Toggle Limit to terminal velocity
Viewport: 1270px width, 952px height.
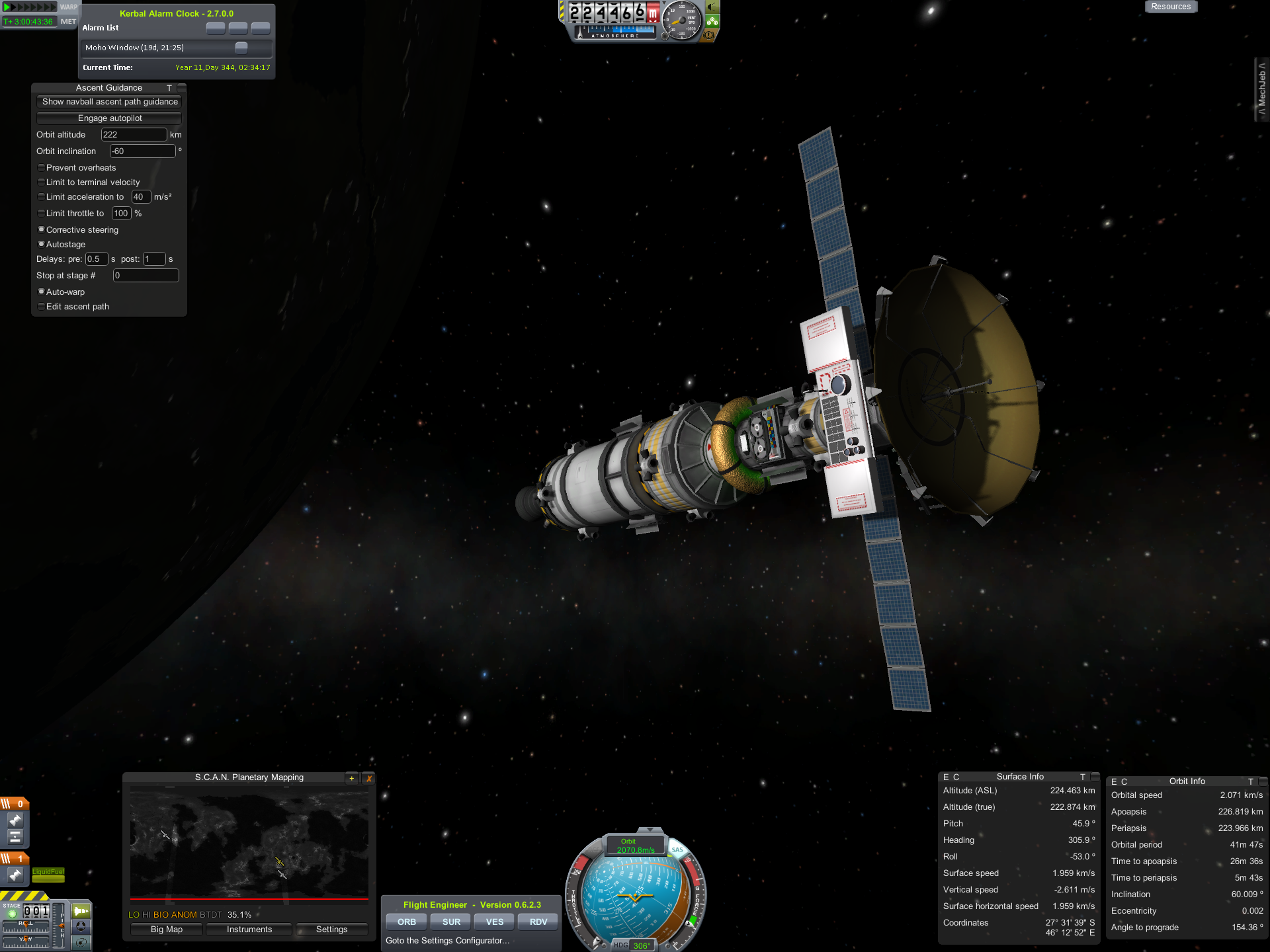click(x=42, y=182)
